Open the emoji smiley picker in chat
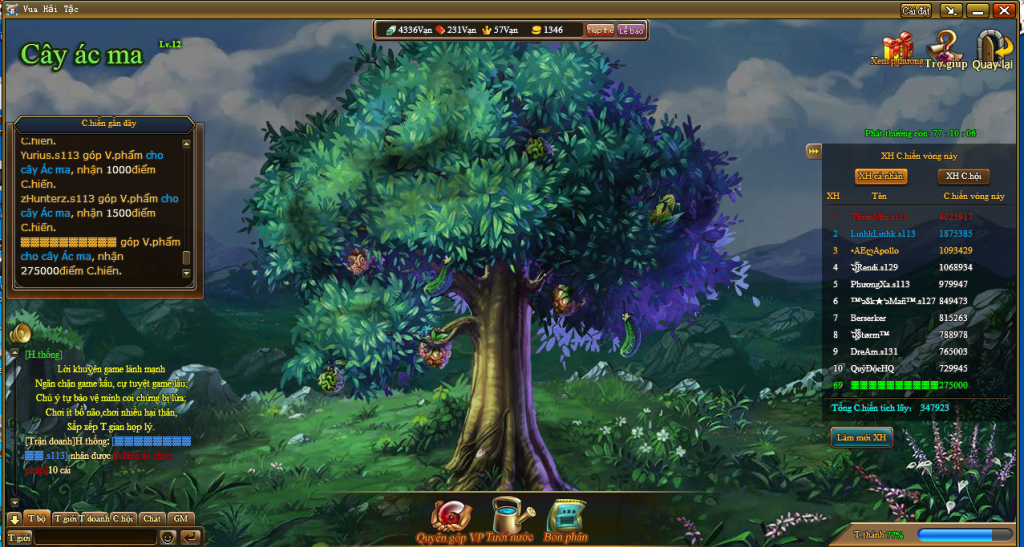Viewport: 1024px width, 547px height. [x=168, y=537]
